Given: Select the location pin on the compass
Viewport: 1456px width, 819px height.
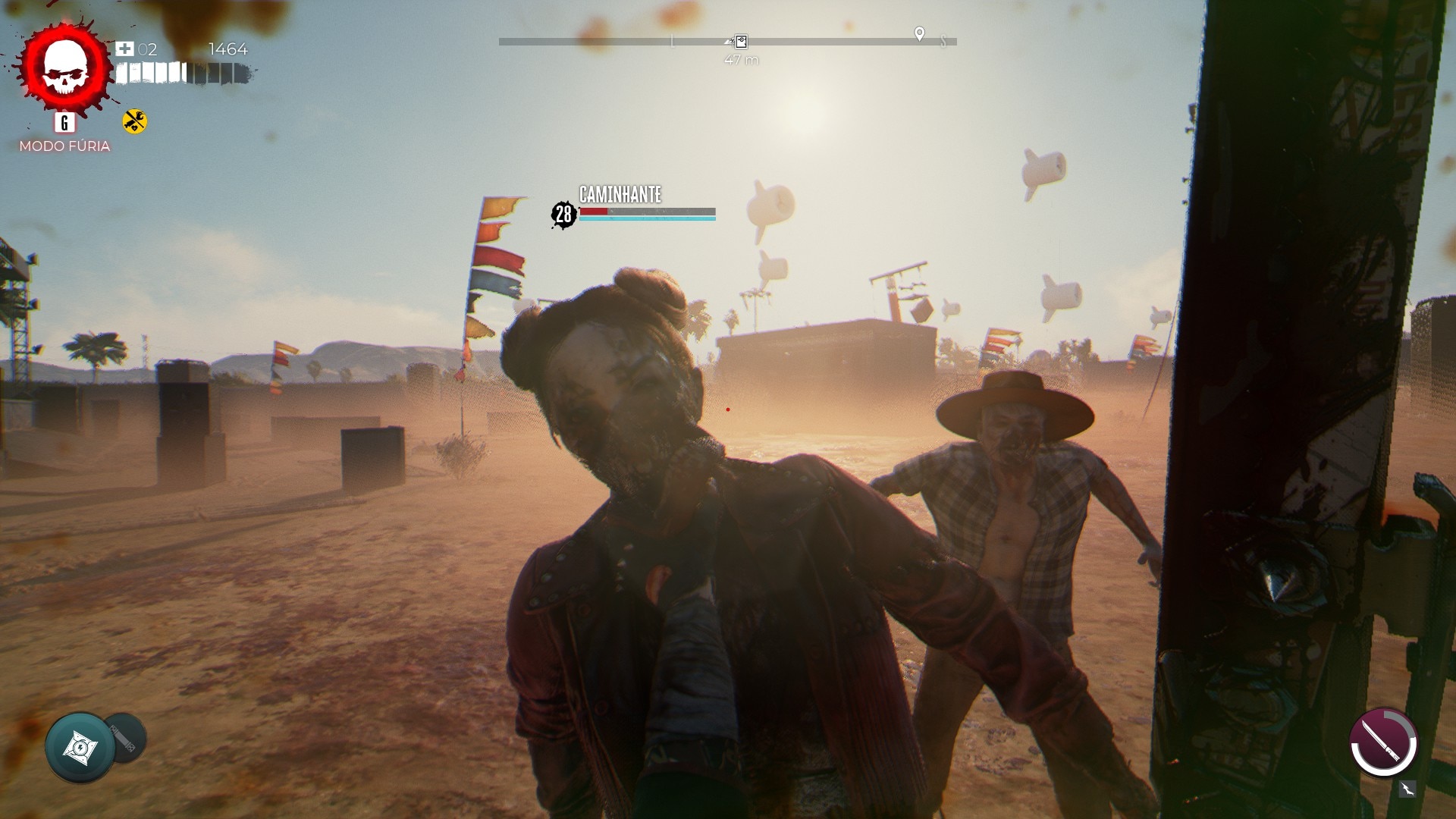Looking at the screenshot, I should coord(919,34).
